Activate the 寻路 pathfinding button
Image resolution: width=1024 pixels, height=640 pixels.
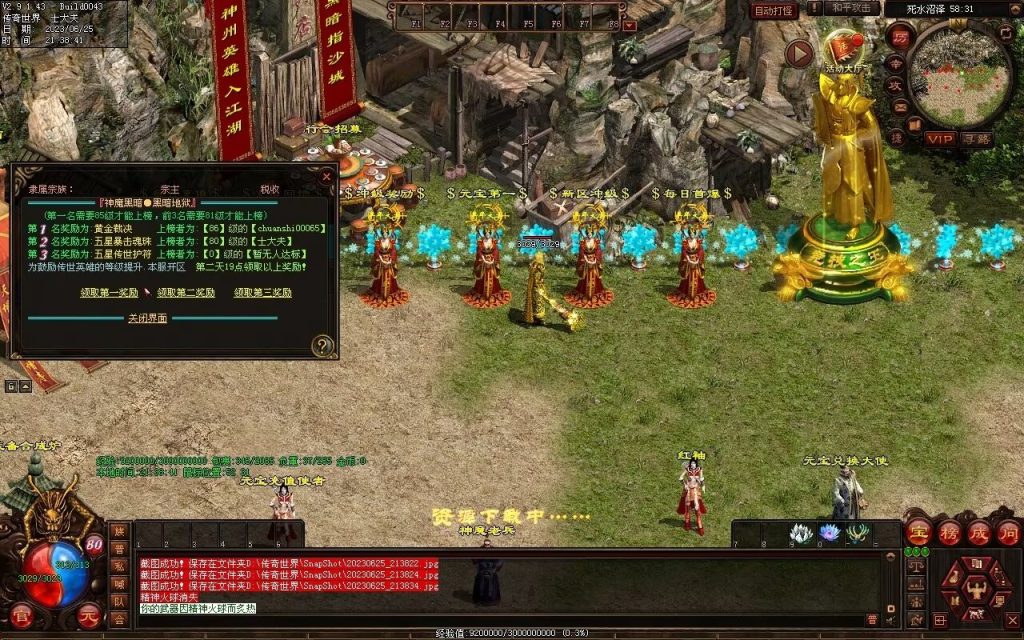977,139
